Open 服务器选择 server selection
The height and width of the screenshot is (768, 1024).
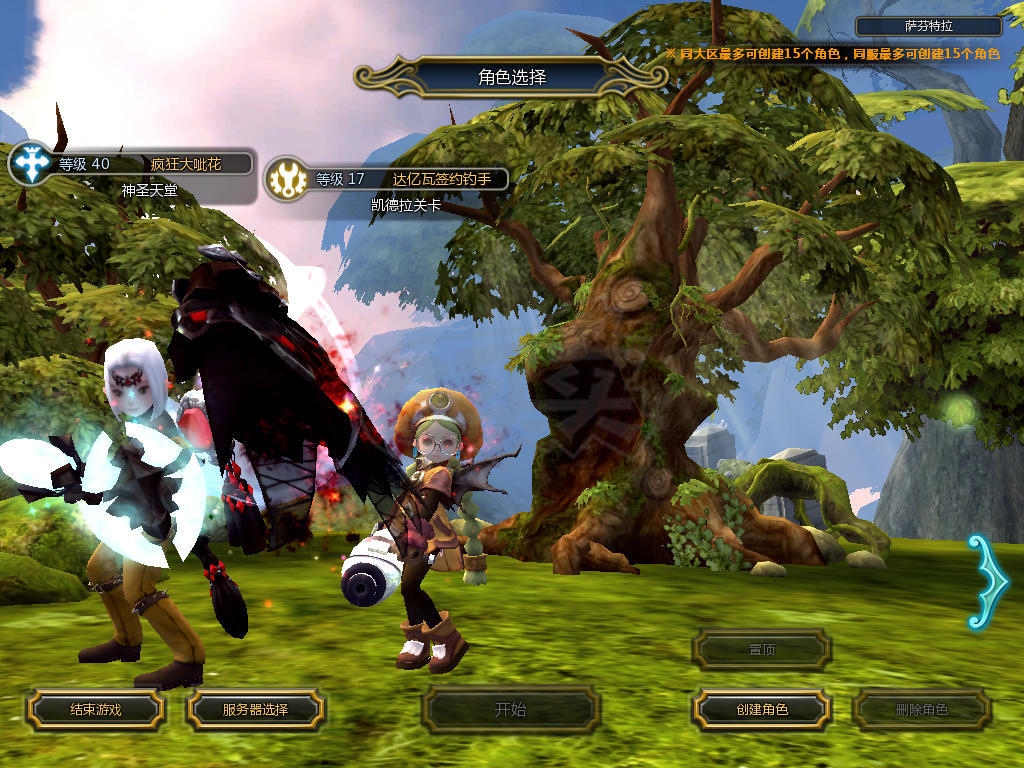255,709
